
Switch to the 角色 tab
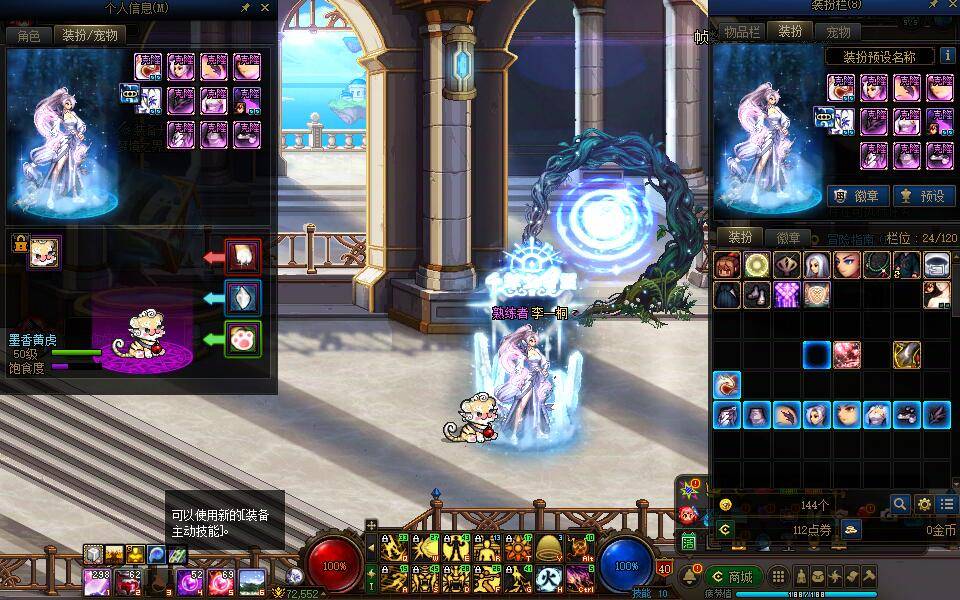[28, 35]
